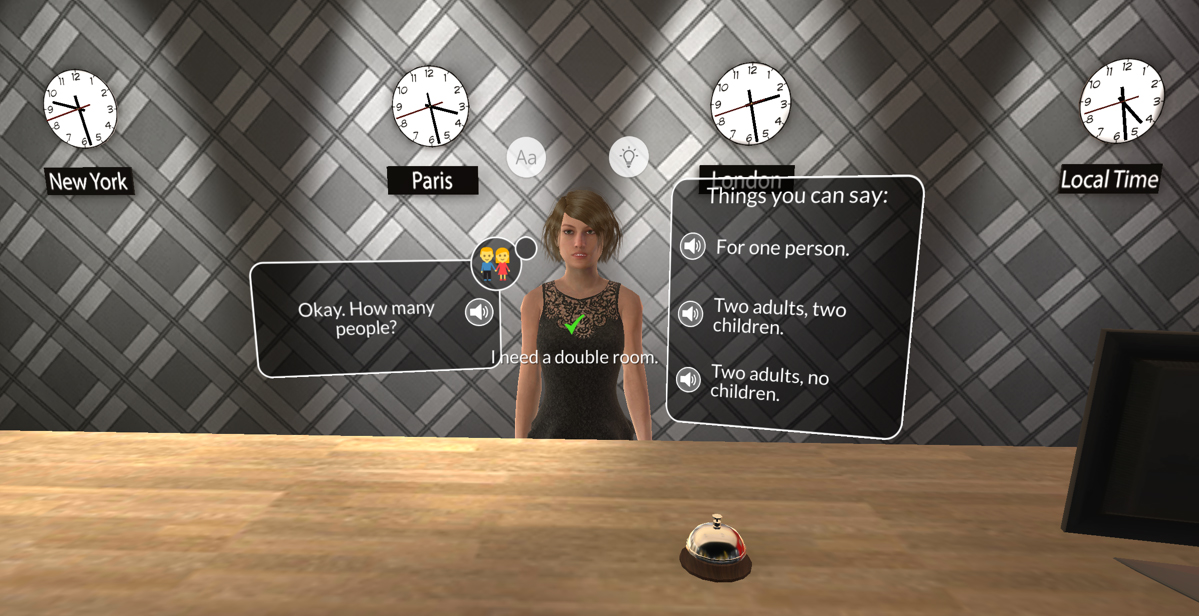Play audio for "Two adults, no children."
This screenshot has height=616, width=1199.
(688, 380)
